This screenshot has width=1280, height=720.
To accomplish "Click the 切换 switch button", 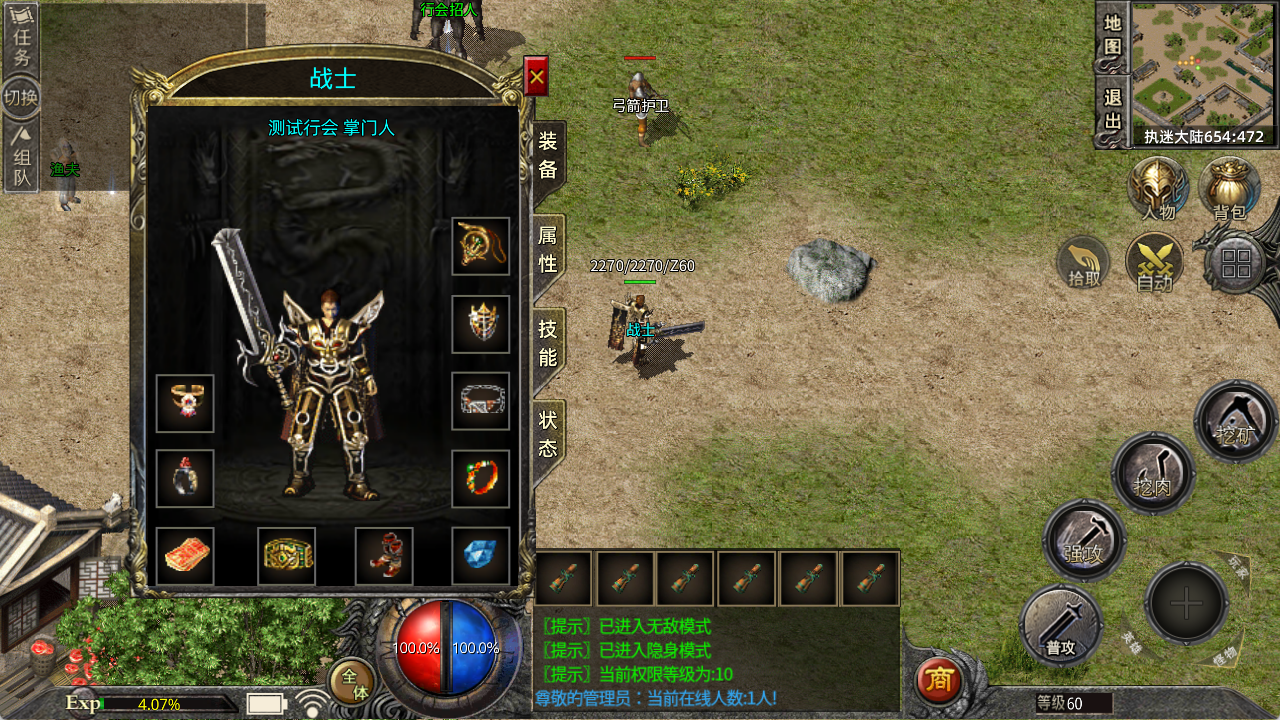I will coord(21,98).
